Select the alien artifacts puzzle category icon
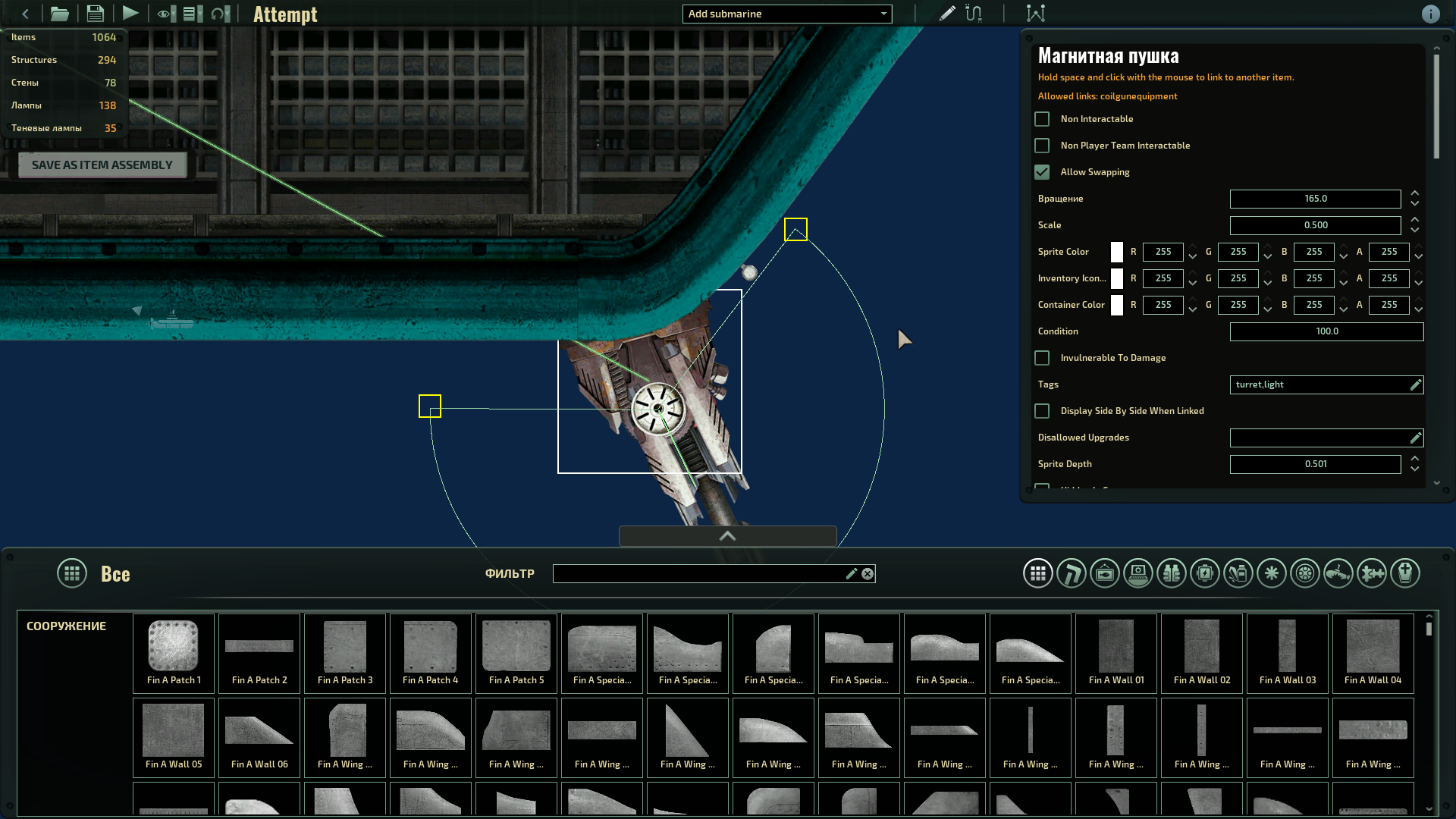This screenshot has height=819, width=1456. [1372, 573]
